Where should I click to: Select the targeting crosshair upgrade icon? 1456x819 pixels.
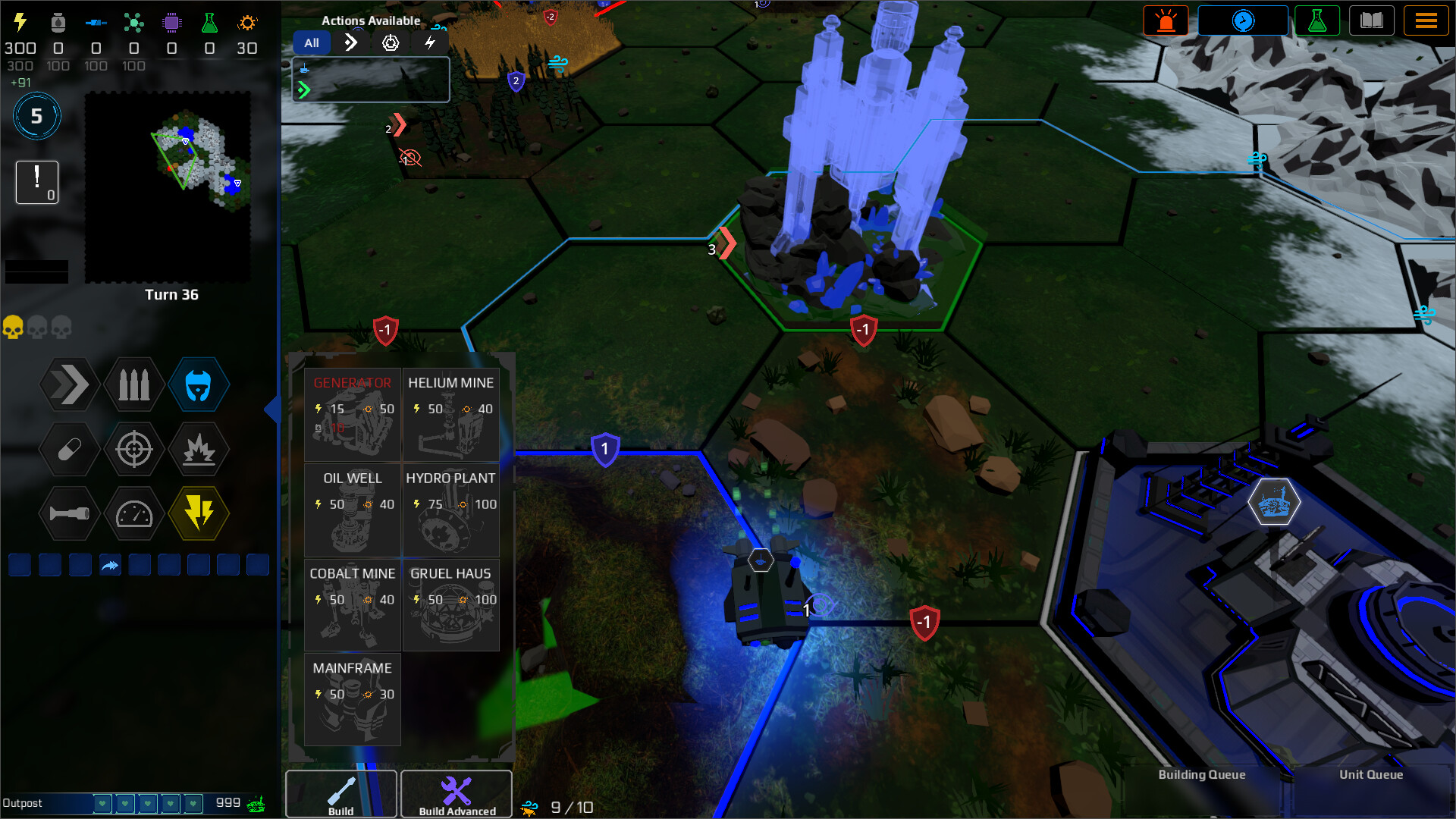133,450
